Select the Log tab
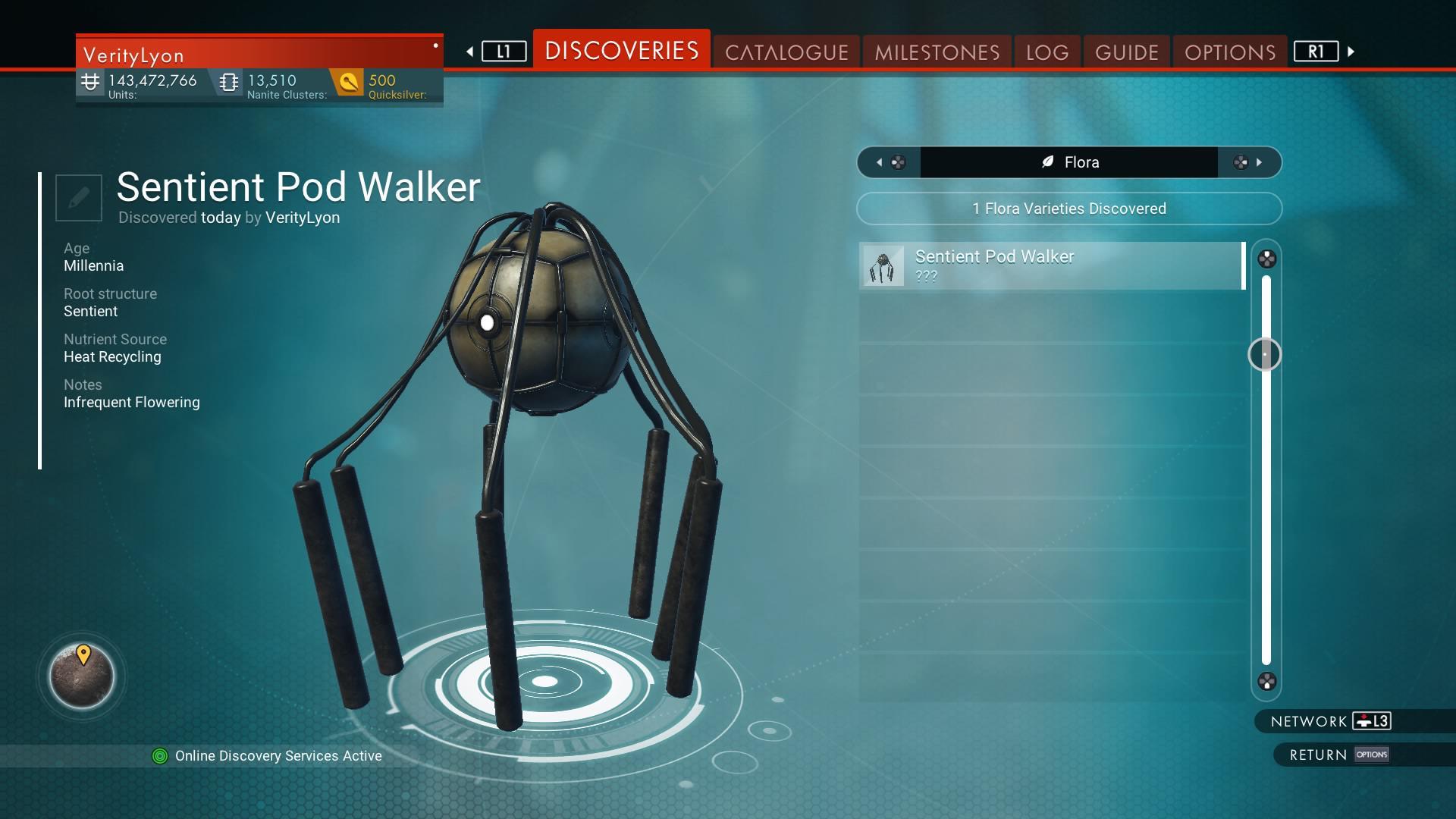The image size is (1456, 819). coord(1047,52)
